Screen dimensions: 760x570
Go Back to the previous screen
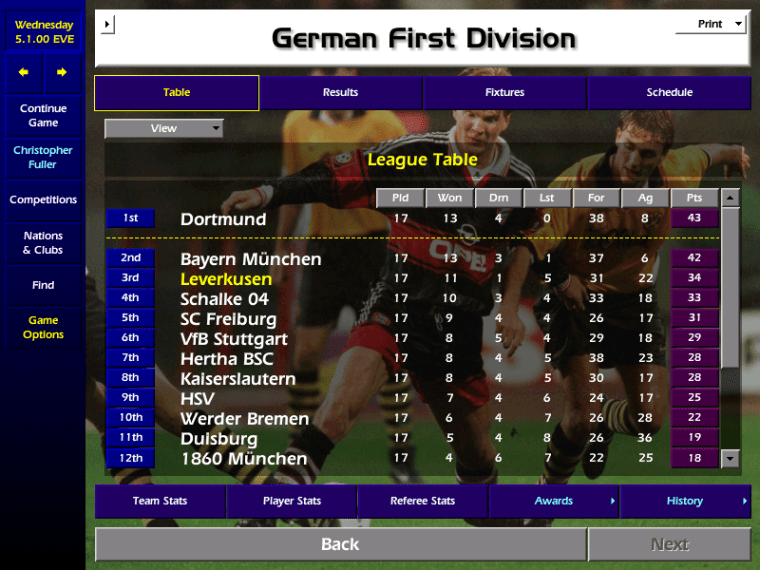coord(340,545)
